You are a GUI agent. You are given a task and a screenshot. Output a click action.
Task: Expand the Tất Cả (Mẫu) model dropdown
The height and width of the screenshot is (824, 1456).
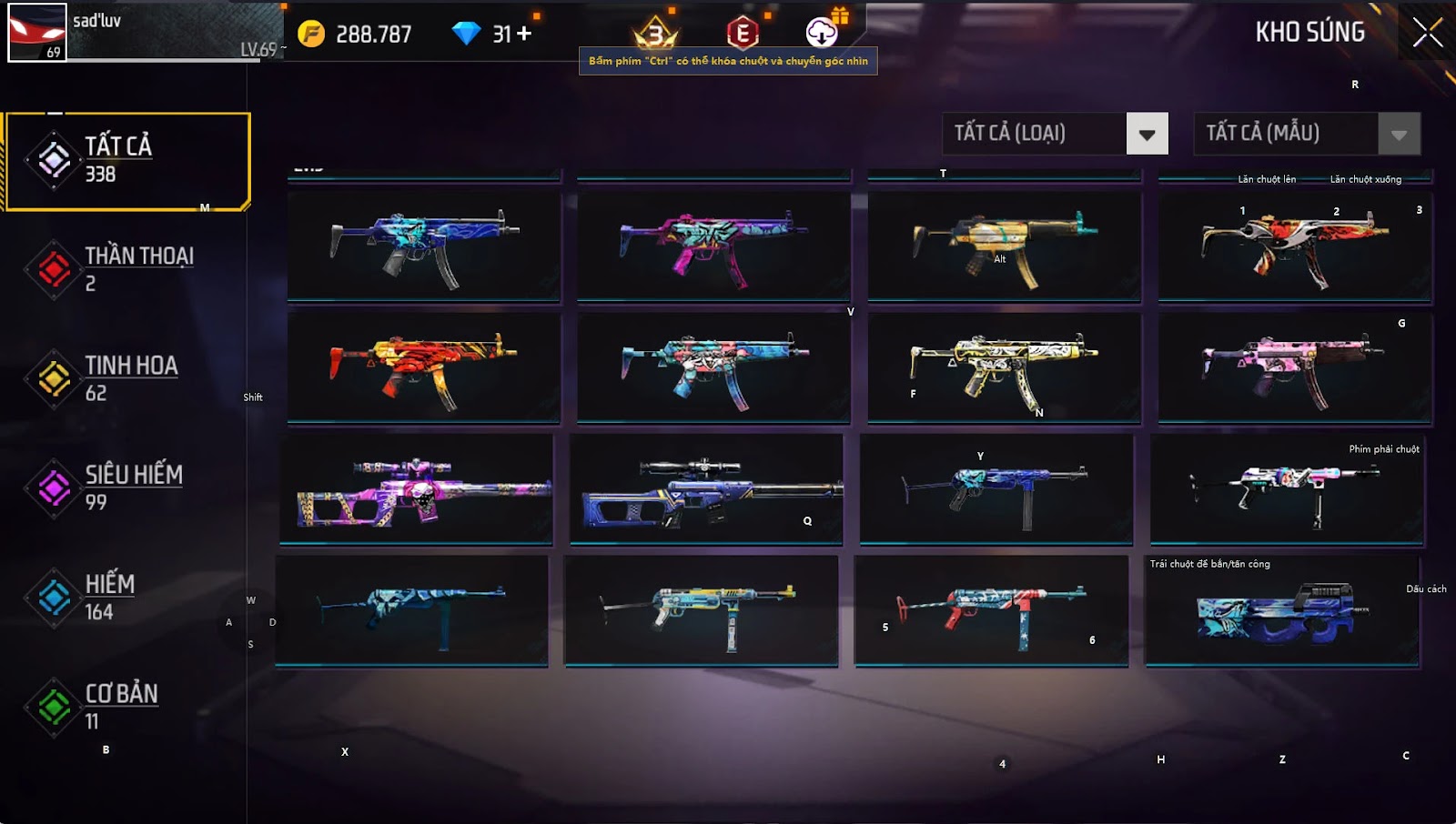tap(1399, 135)
